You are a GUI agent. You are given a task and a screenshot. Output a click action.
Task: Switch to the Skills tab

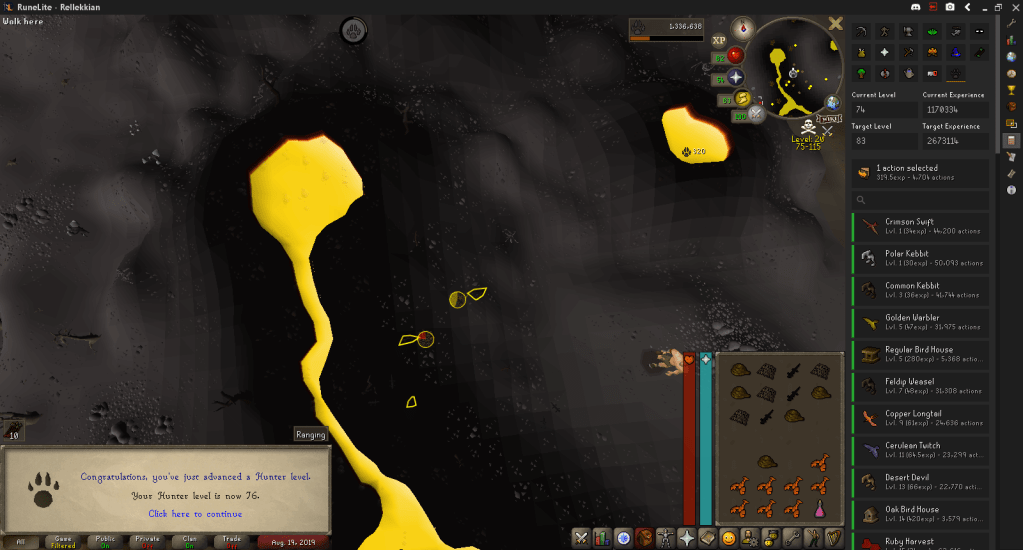(601, 538)
